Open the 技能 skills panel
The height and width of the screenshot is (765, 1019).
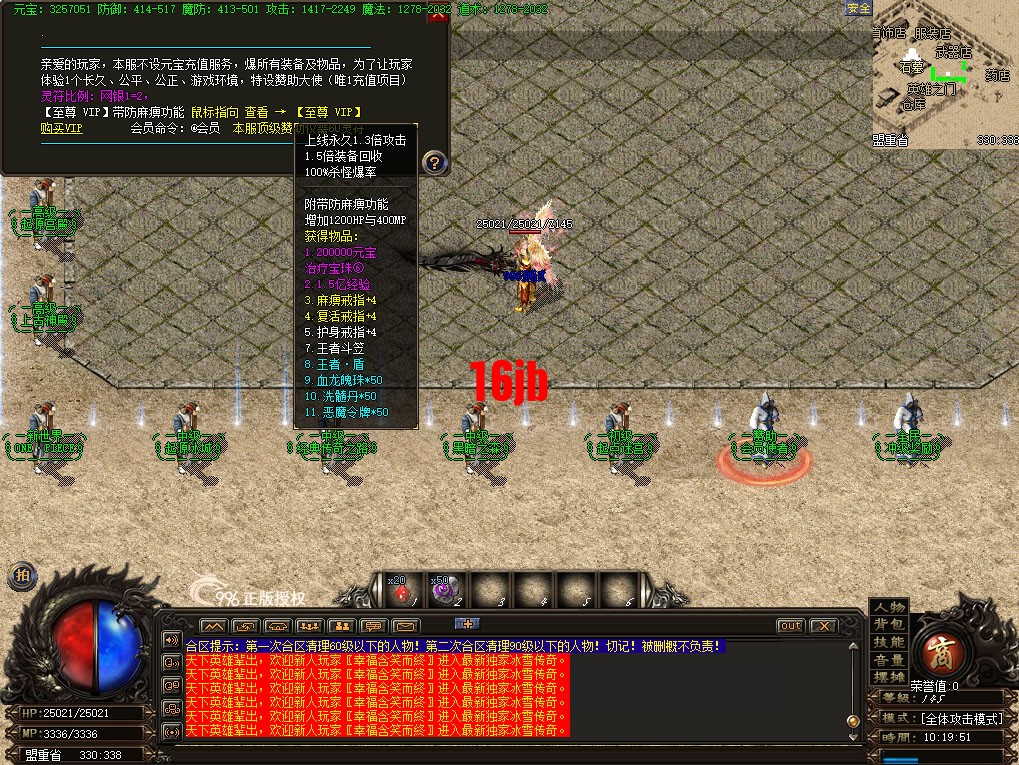[888, 642]
